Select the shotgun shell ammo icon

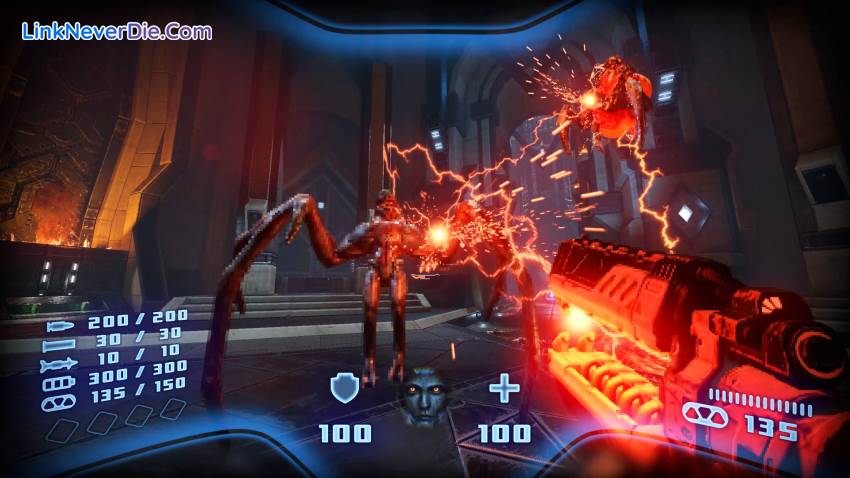57,345
